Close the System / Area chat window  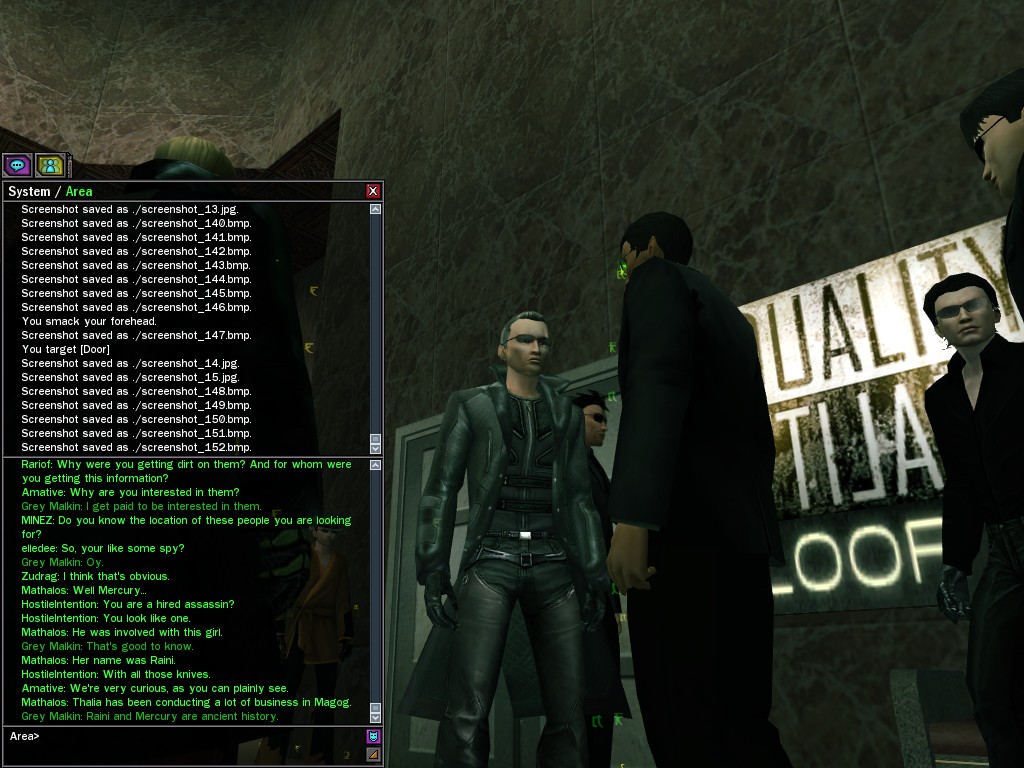373,191
